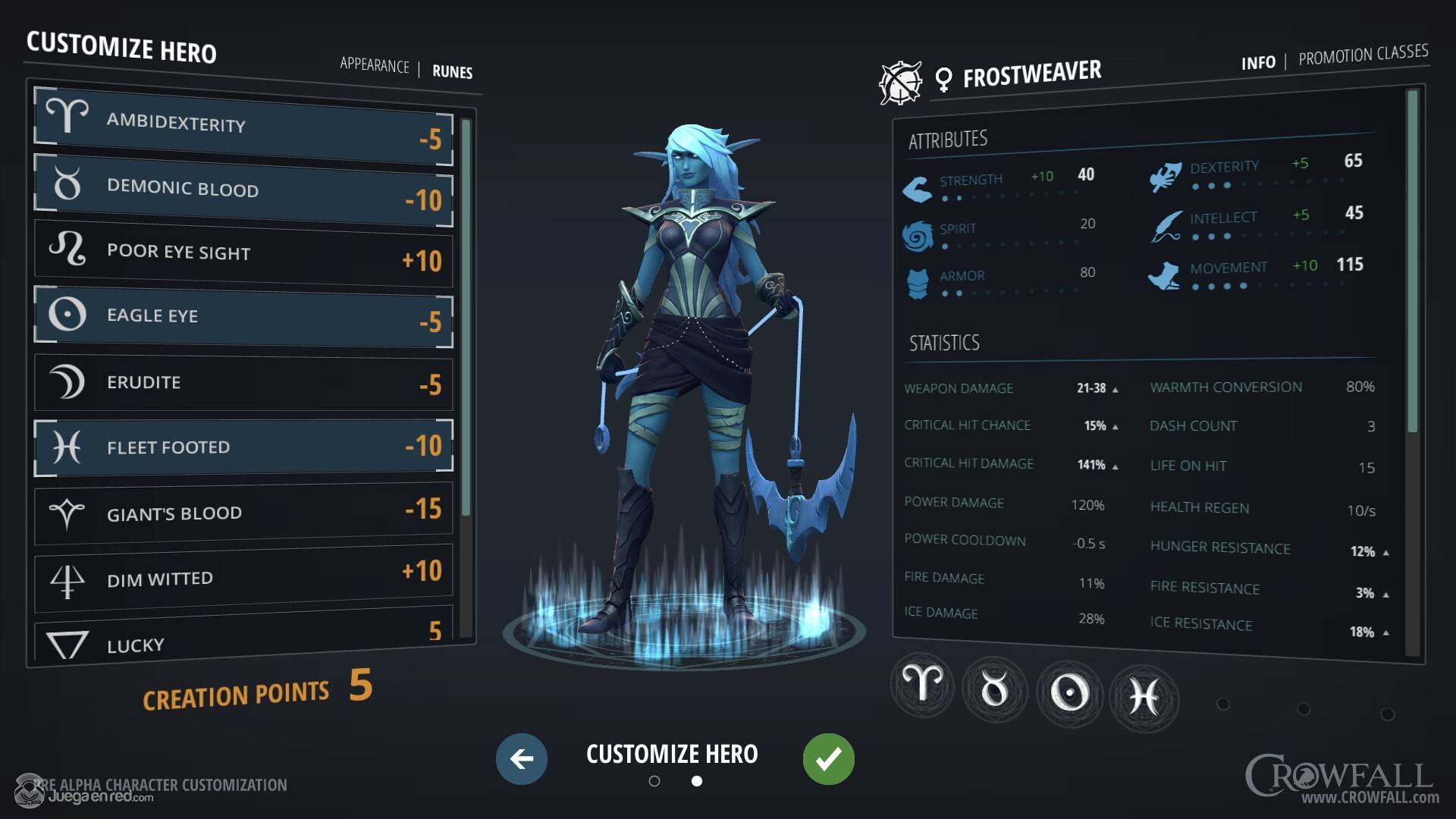Add the Erudite rune

pyautogui.click(x=243, y=382)
